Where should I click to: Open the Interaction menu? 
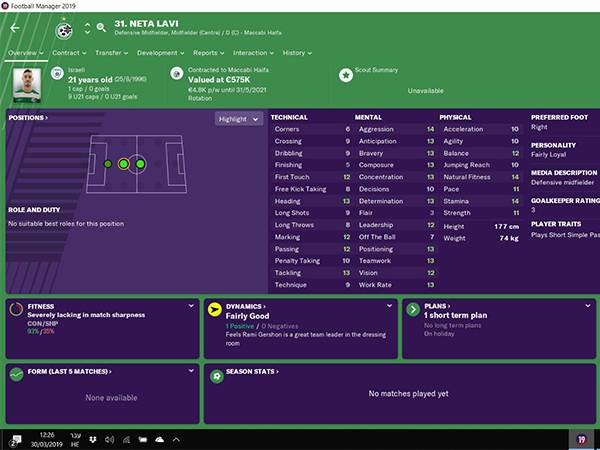coord(253,52)
